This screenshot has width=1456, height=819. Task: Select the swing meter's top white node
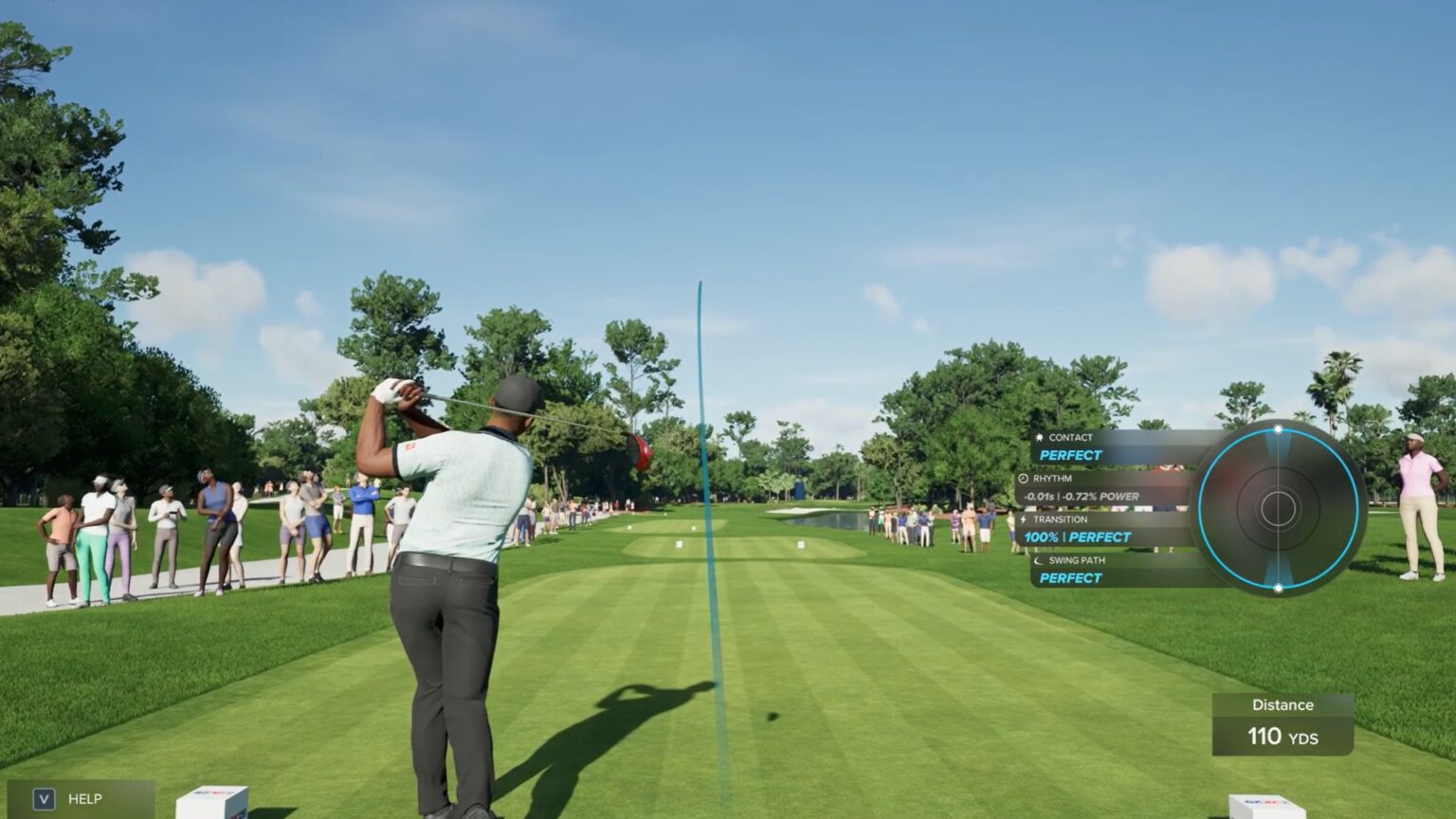(x=1280, y=428)
